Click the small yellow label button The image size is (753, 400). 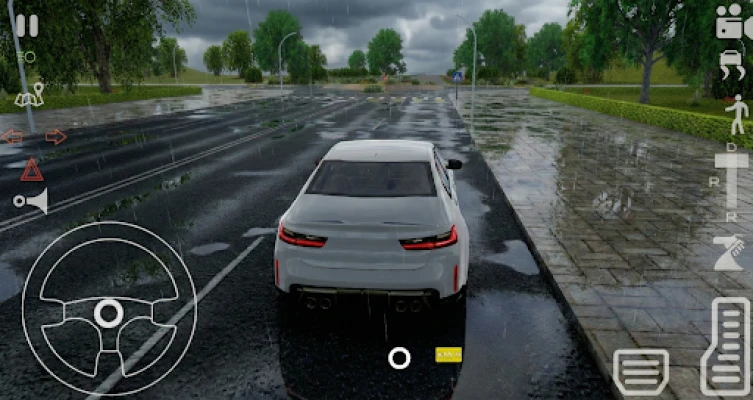[x=448, y=354]
